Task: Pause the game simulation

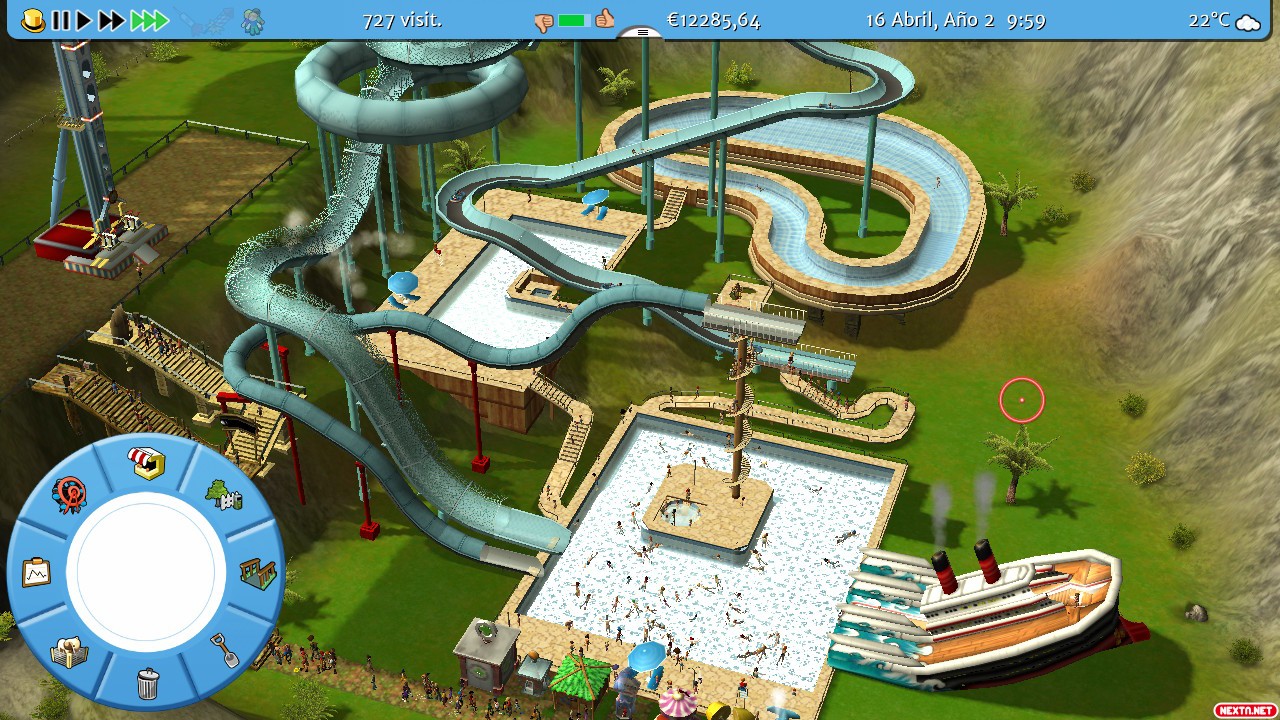Action: pyautogui.click(x=61, y=20)
